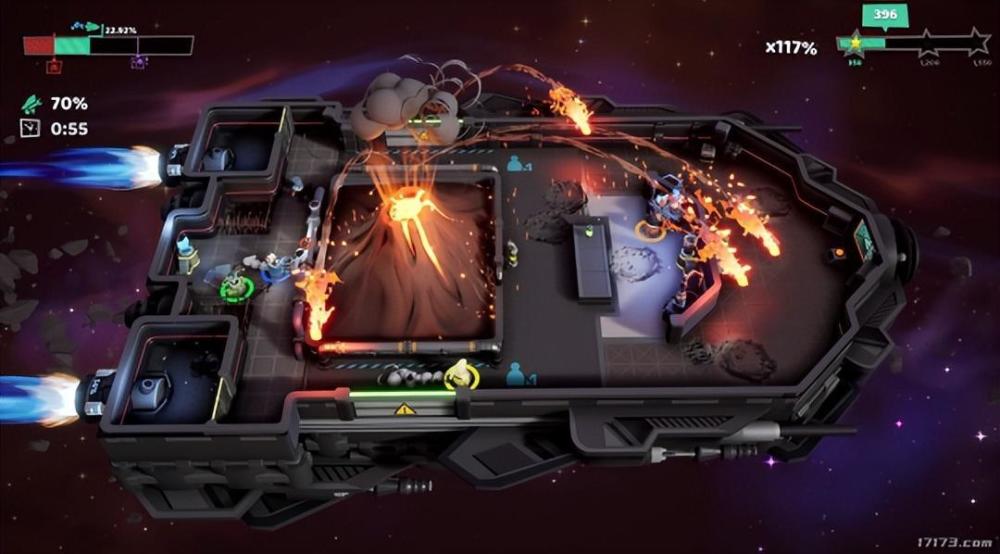1000x554 pixels.
Task: Click the green ship hull integrity icon
Action: [x=31, y=103]
